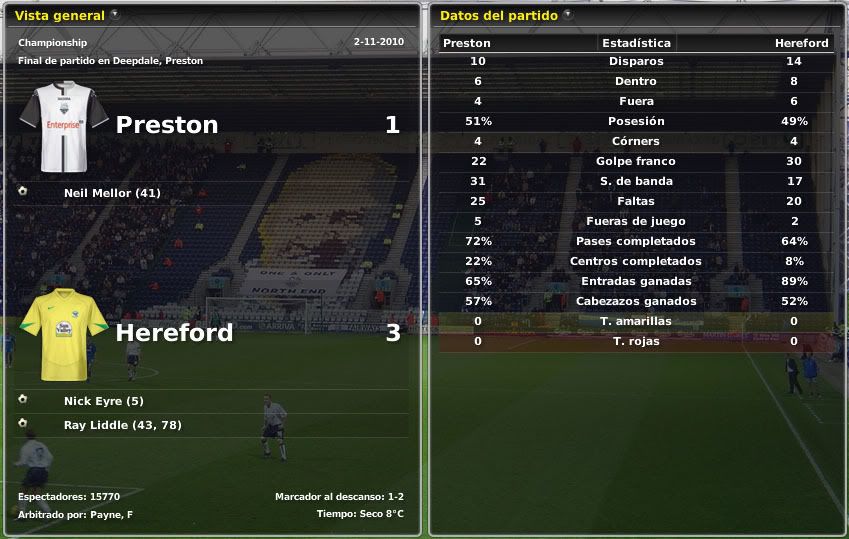Open the Datos del partido panel dropdown
The width and height of the screenshot is (849, 539).
[x=568, y=15]
